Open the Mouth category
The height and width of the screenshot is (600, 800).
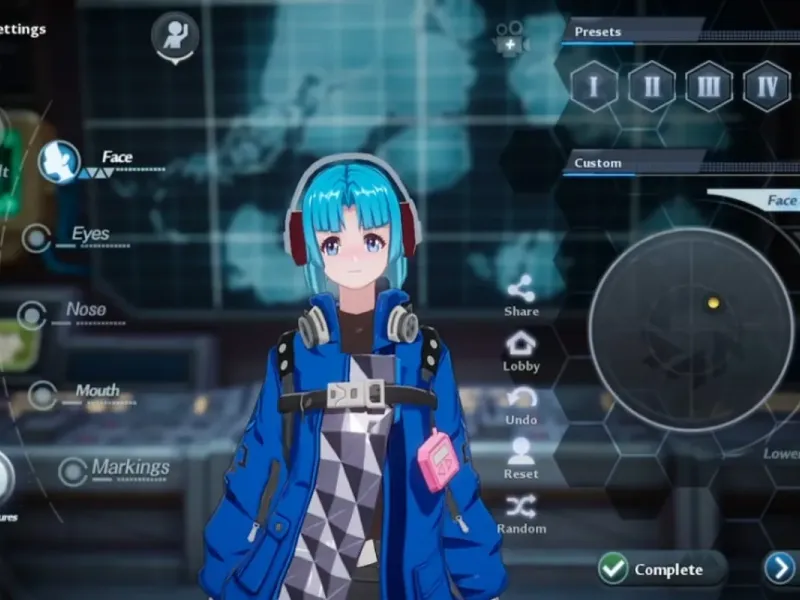click(43, 394)
